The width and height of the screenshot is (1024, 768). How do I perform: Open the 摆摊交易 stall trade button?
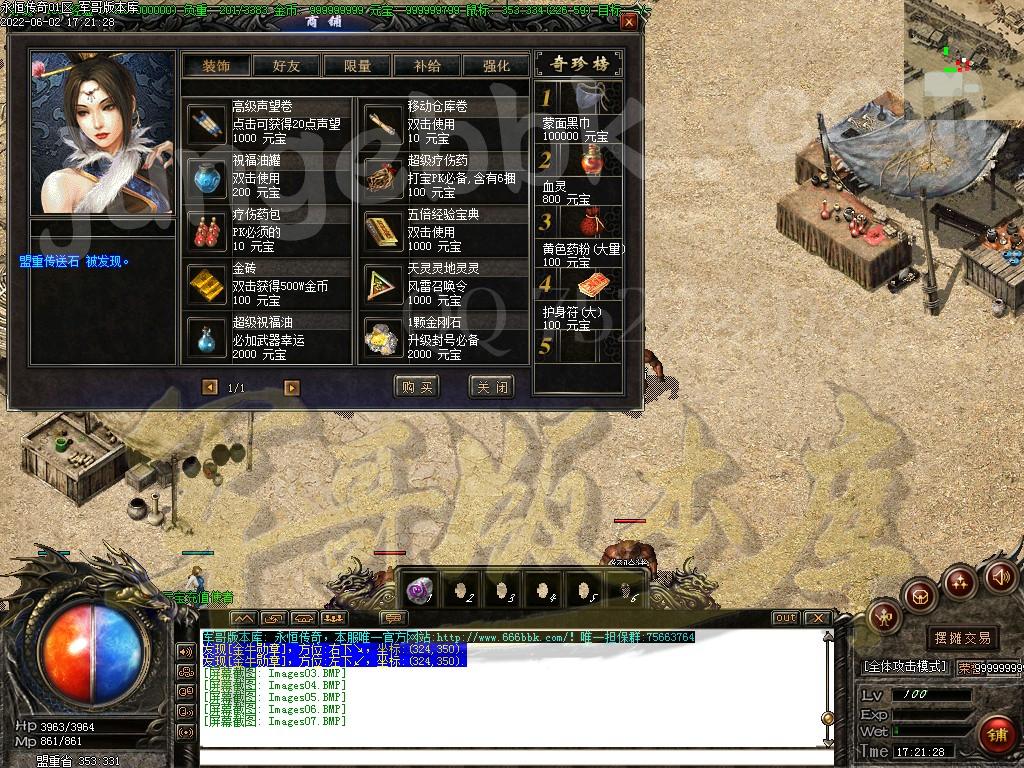[962, 637]
